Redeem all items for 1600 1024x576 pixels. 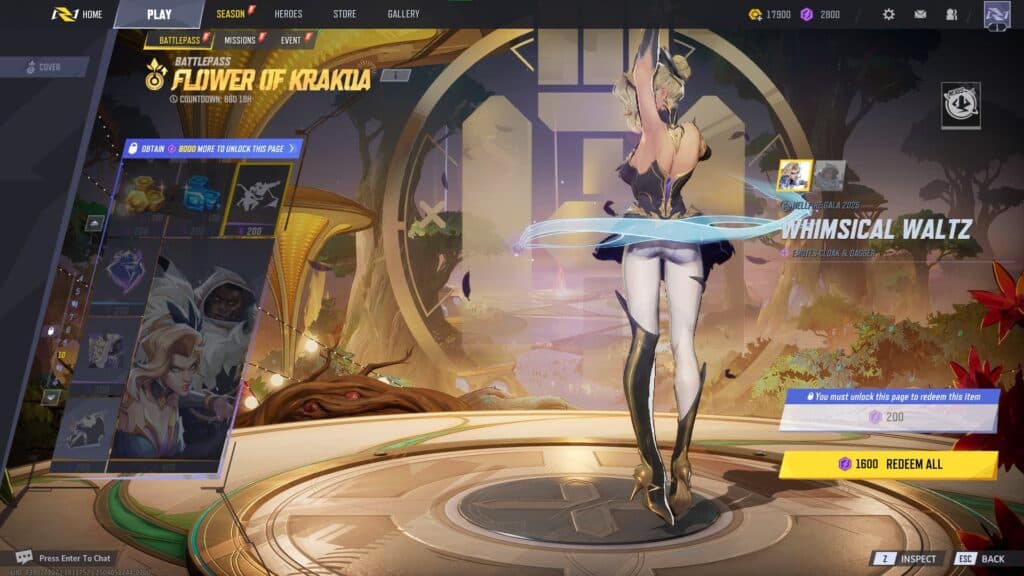point(888,464)
